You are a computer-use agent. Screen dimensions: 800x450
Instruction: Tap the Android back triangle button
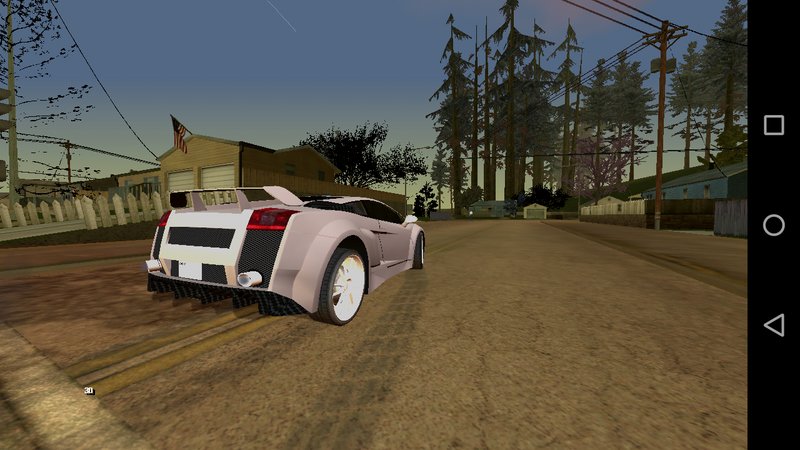tap(773, 325)
